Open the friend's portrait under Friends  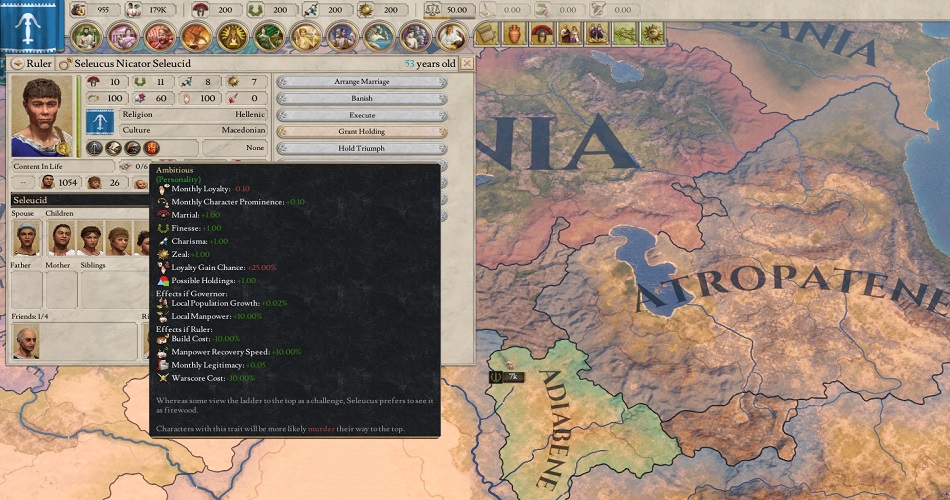(x=27, y=342)
